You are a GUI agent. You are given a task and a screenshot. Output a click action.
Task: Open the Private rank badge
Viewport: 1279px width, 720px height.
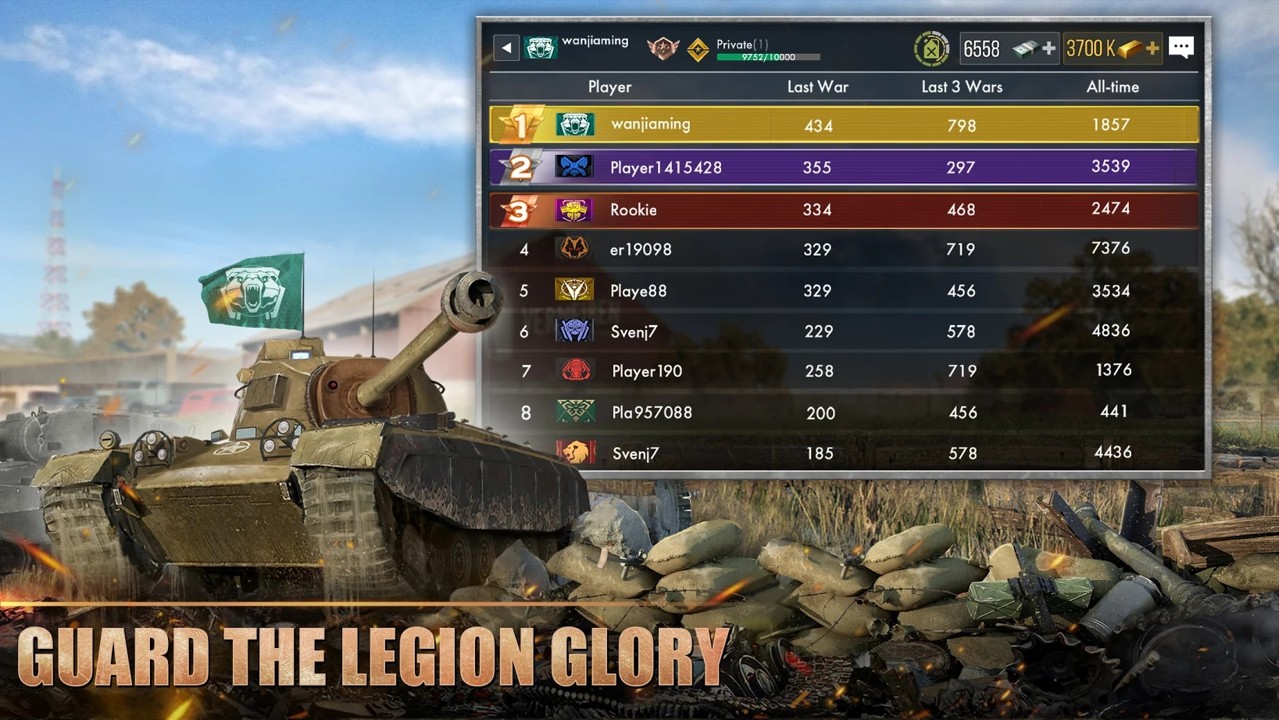coord(698,49)
